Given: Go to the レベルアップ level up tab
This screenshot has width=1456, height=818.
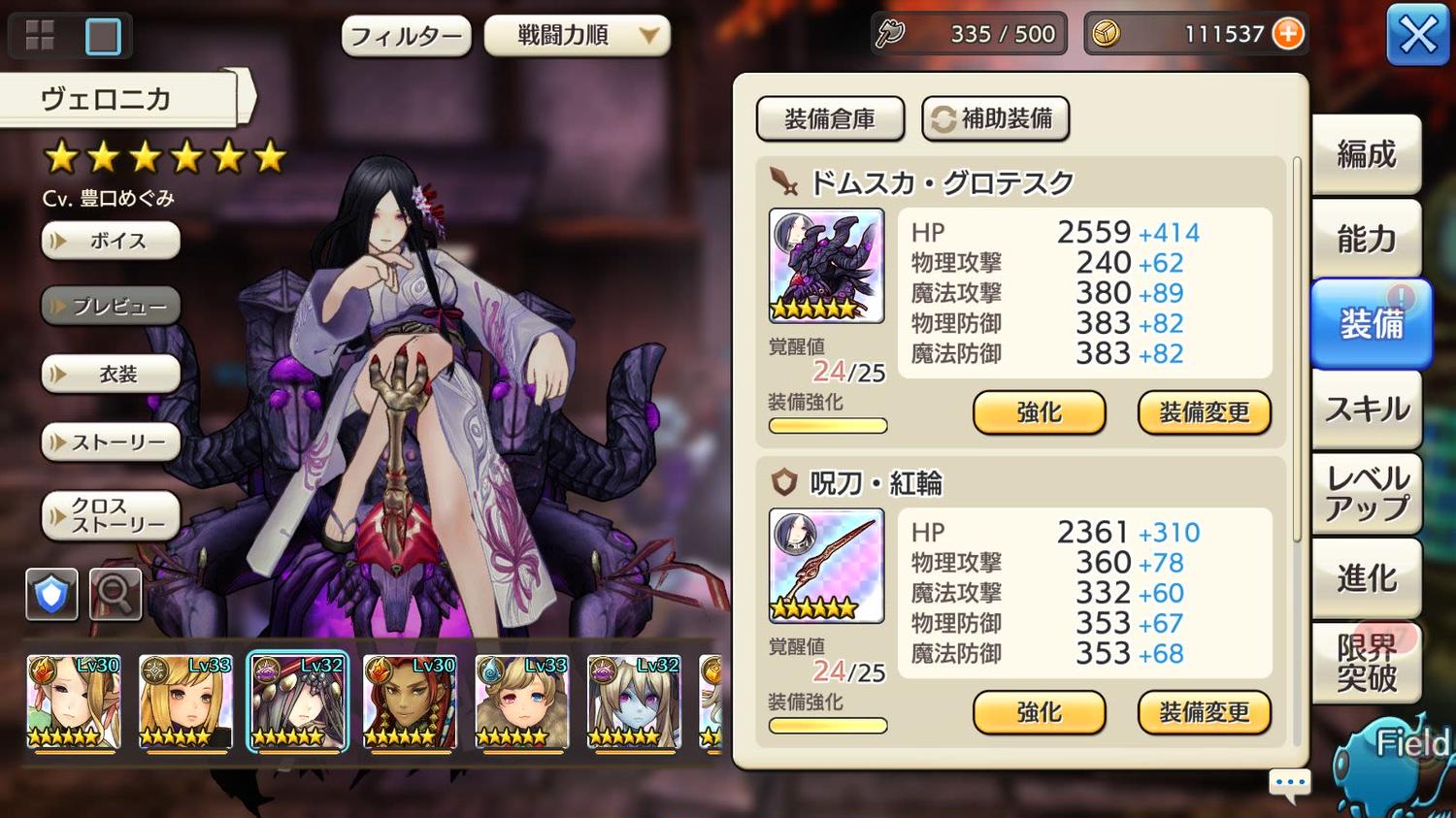Looking at the screenshot, I should tap(1366, 493).
